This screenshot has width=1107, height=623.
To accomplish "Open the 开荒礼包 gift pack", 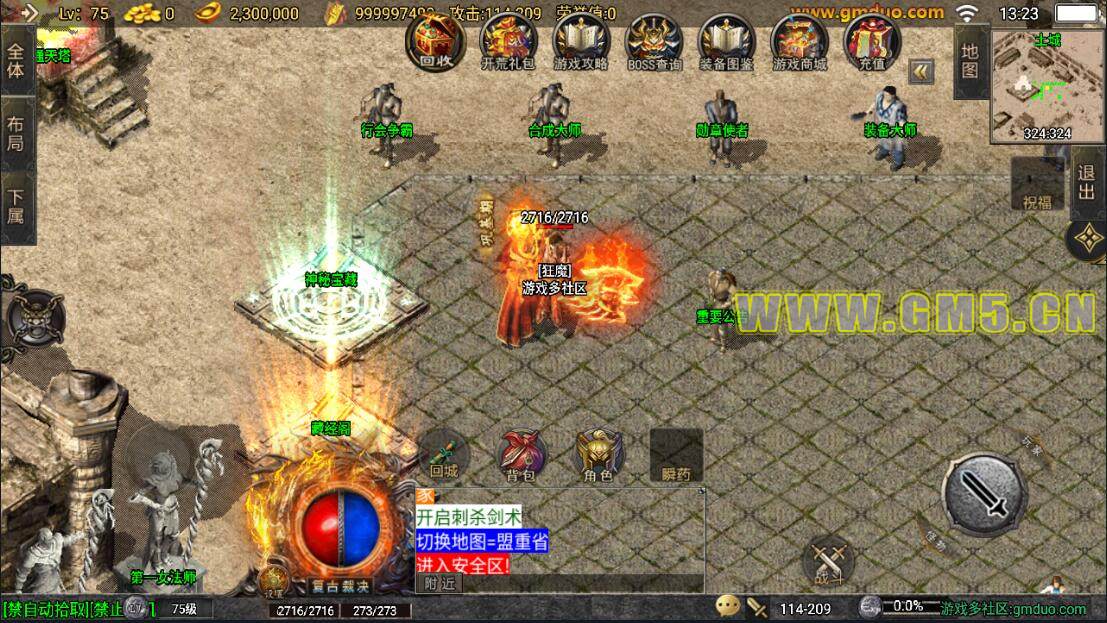I will pos(508,42).
